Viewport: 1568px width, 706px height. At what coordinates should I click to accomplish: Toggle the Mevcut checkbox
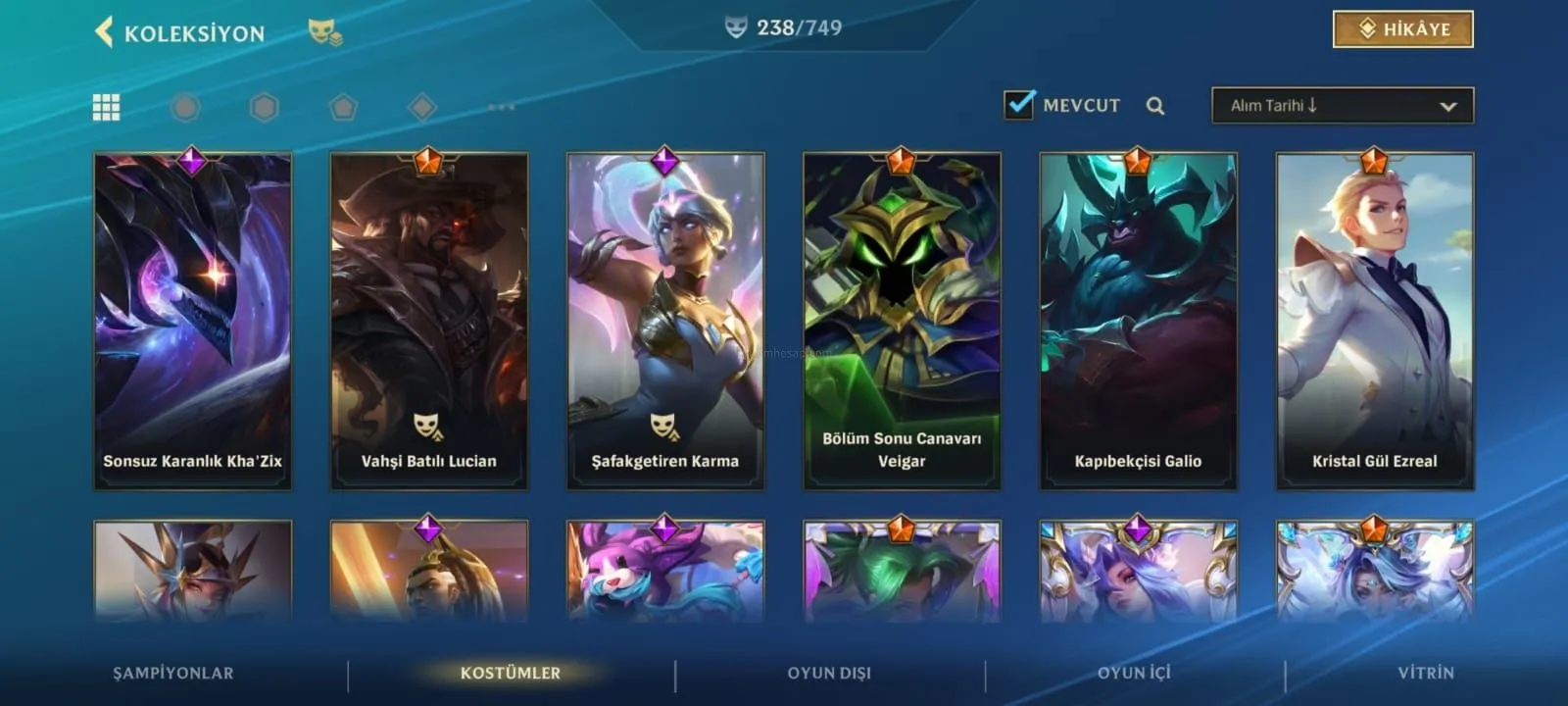(1019, 104)
